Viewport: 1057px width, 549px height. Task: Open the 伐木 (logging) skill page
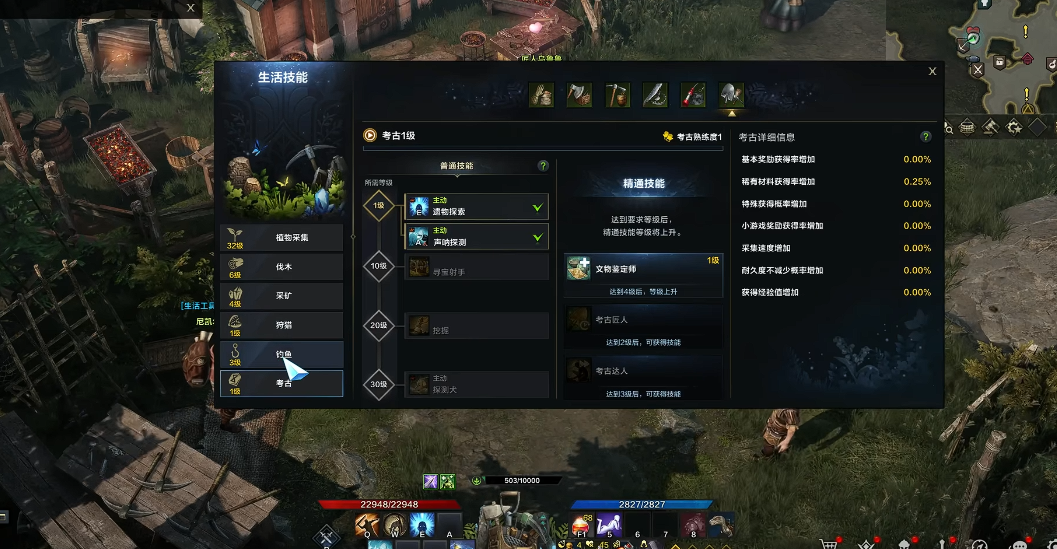[x=281, y=266]
